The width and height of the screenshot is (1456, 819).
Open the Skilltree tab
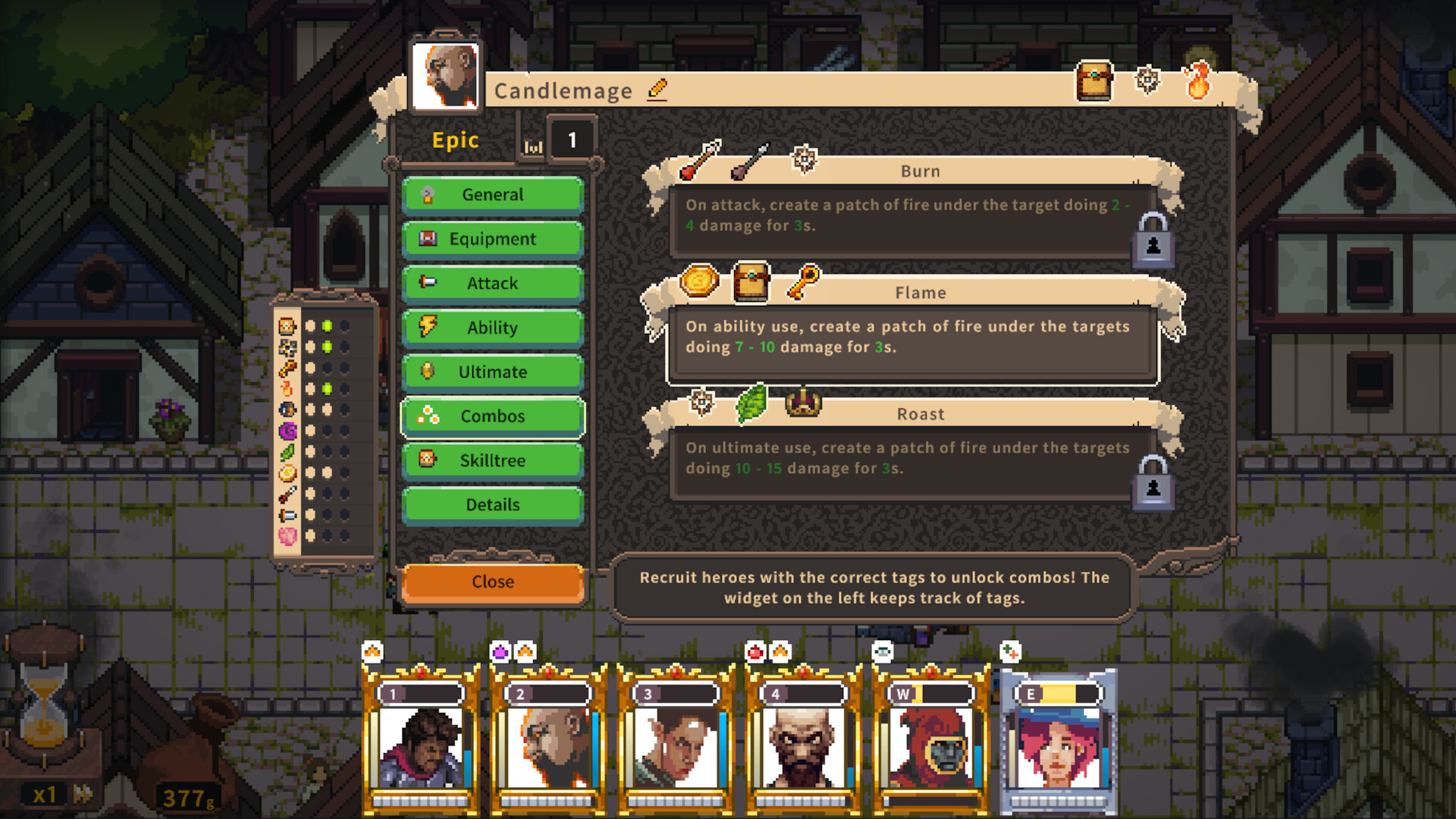pos(492,460)
